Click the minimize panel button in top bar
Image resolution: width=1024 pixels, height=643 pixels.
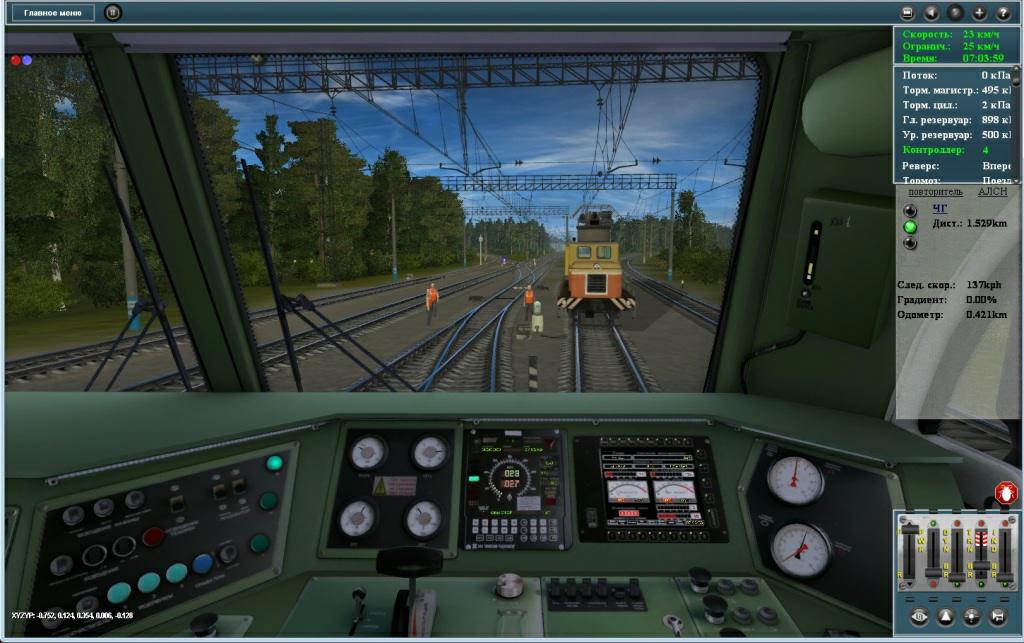point(907,13)
